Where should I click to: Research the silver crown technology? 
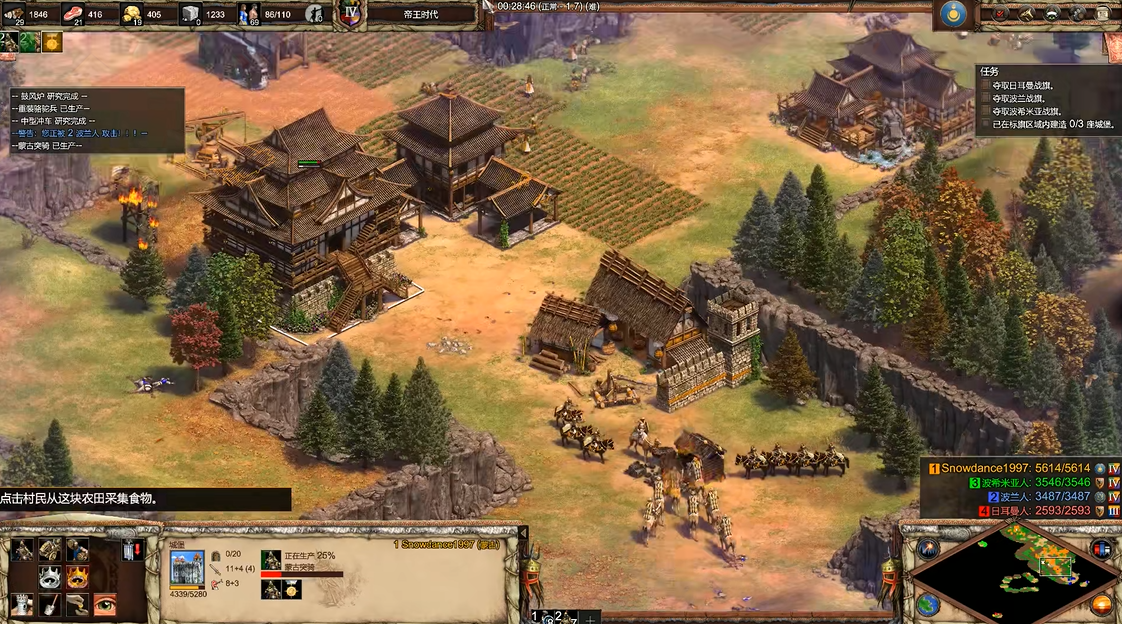(50, 577)
